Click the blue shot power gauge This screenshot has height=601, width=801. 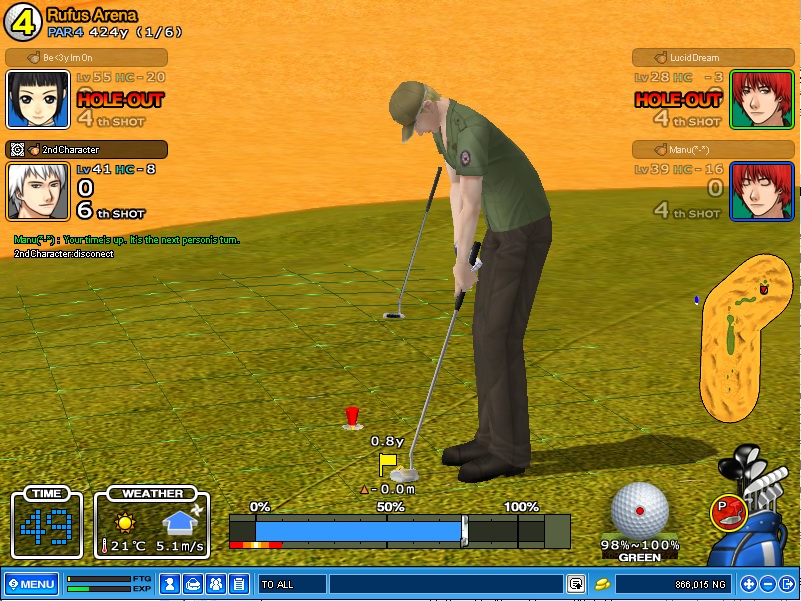(x=360, y=529)
